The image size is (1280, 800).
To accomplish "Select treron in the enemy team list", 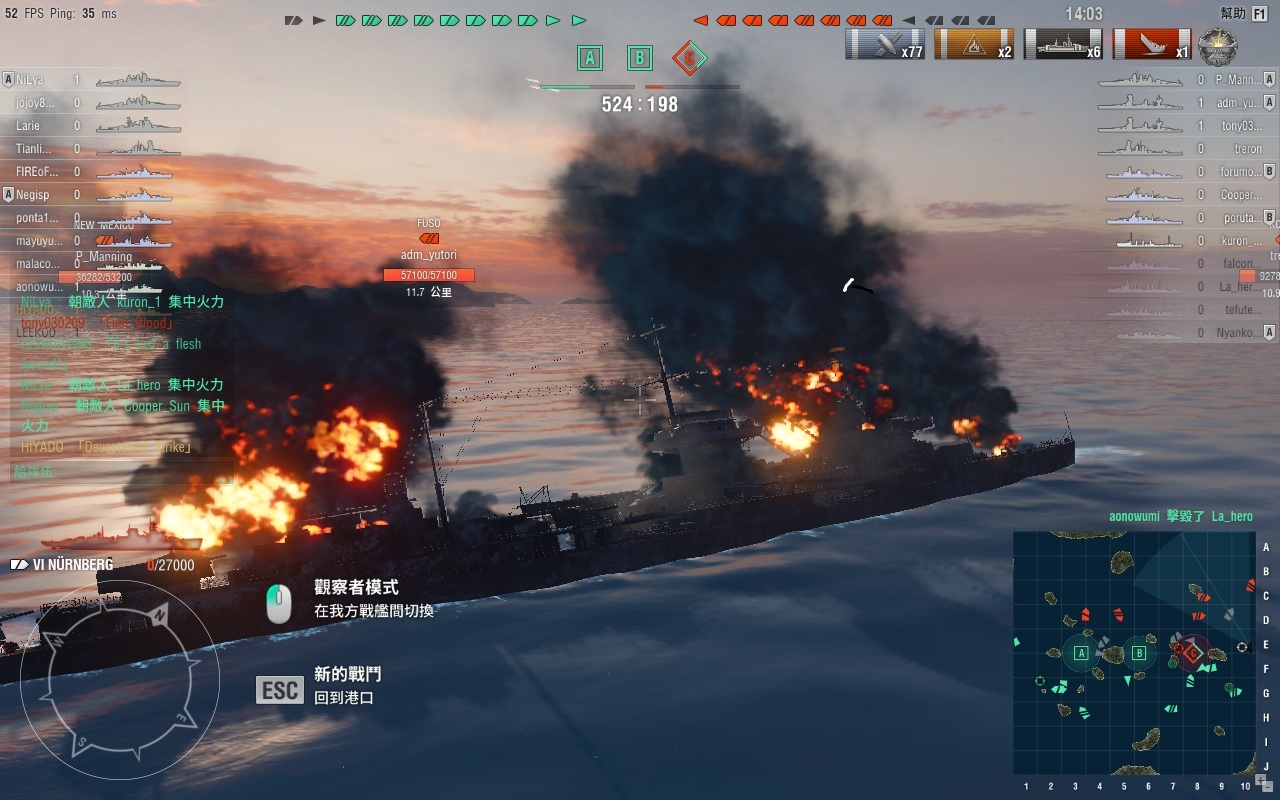I will [1247, 149].
